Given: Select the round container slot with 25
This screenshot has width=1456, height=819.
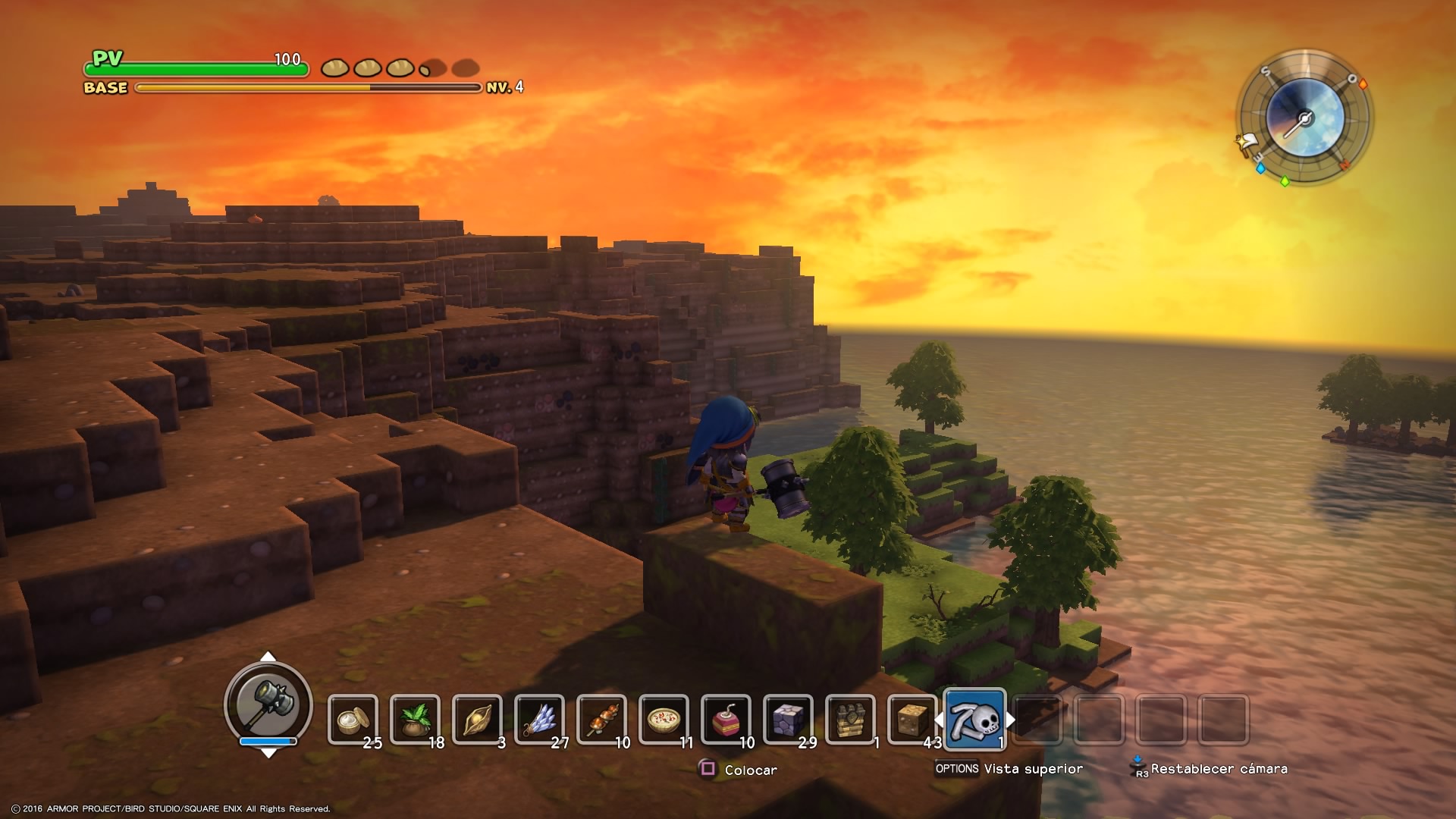Looking at the screenshot, I should click(353, 719).
